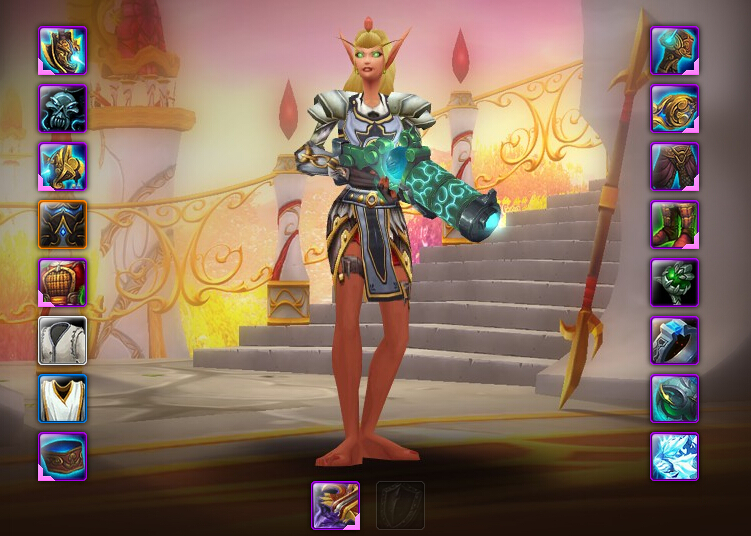
Task: Open the golden shoulder armor slot
Action: point(63,166)
